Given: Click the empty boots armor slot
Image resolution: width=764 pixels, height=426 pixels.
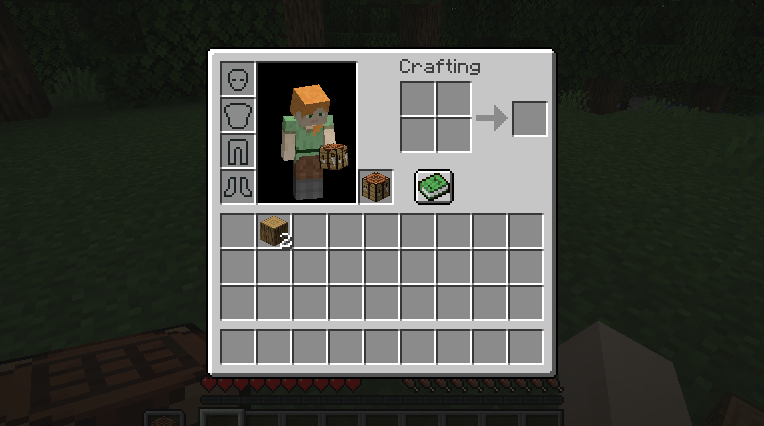Looking at the screenshot, I should point(238,187).
